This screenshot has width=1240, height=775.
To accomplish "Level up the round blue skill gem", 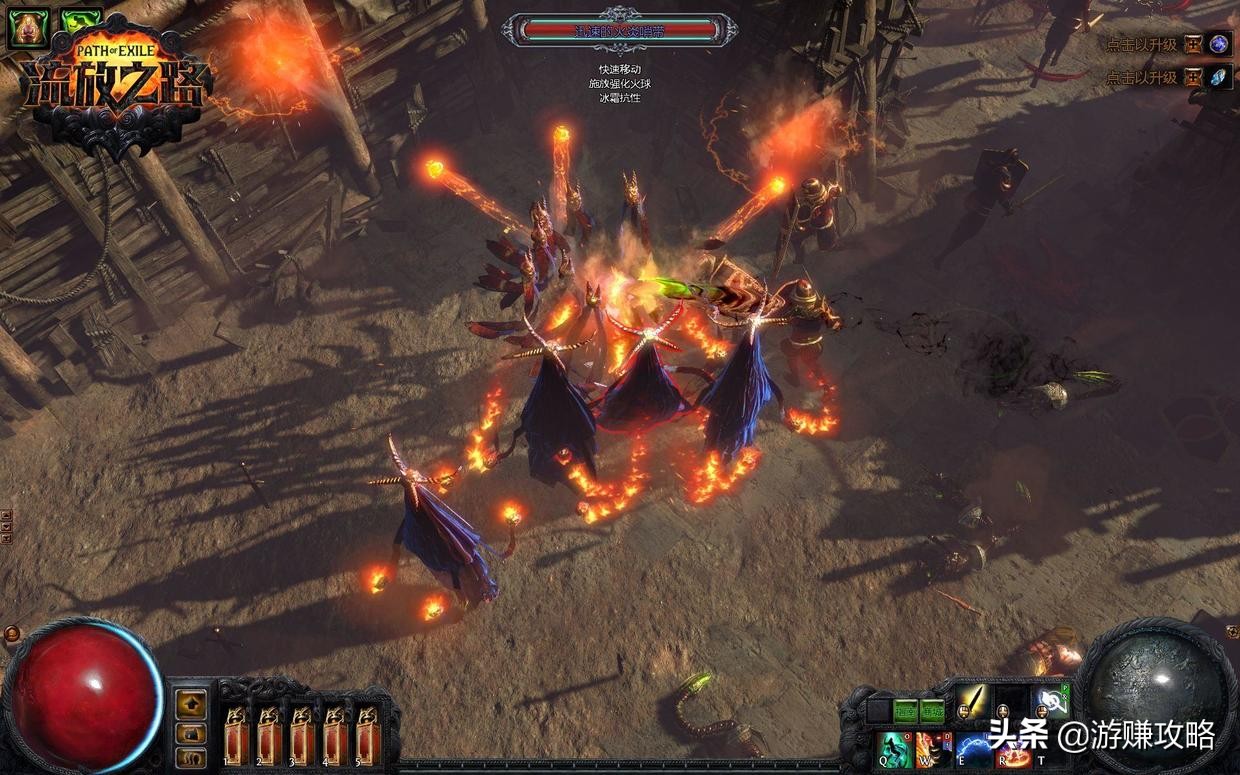I will pyautogui.click(x=1219, y=44).
